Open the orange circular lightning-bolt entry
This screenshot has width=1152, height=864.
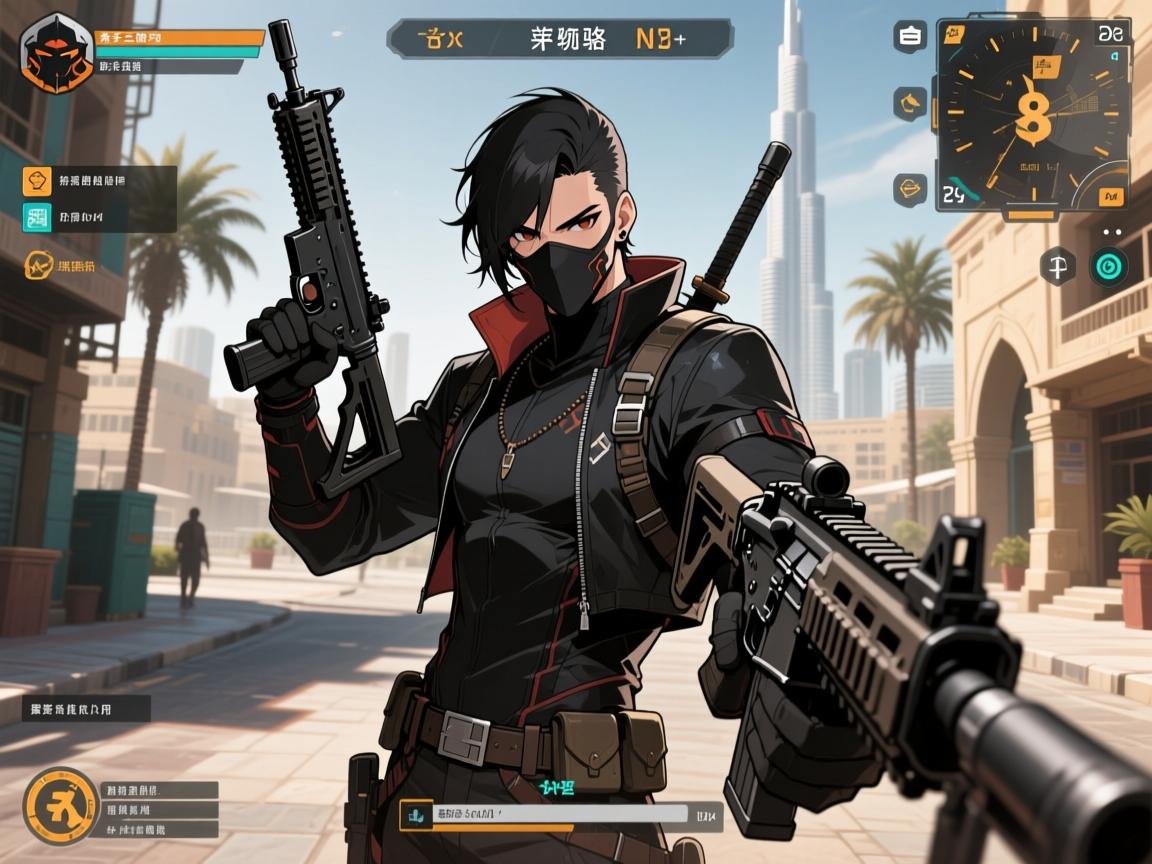pos(38,266)
